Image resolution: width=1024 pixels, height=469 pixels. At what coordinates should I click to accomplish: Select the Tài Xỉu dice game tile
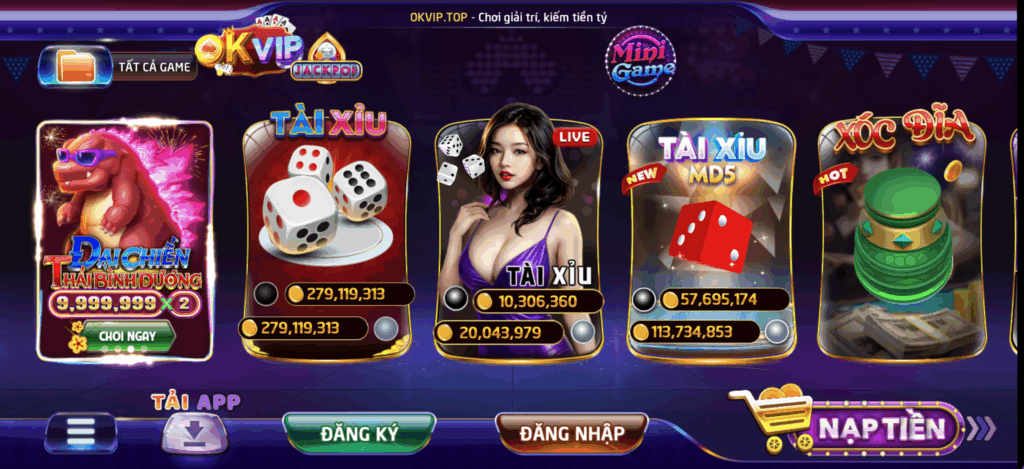327,210
